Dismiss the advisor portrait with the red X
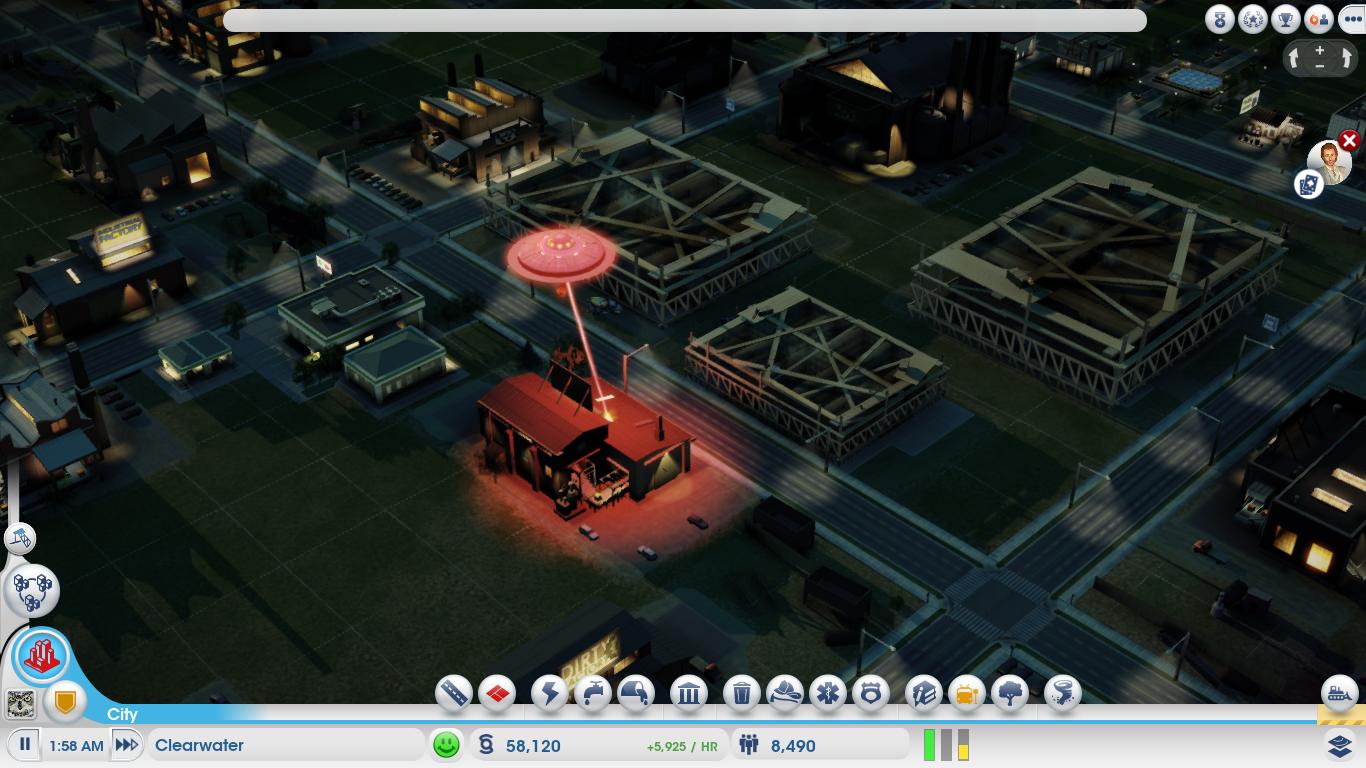Image resolution: width=1366 pixels, height=768 pixels. coord(1349,141)
